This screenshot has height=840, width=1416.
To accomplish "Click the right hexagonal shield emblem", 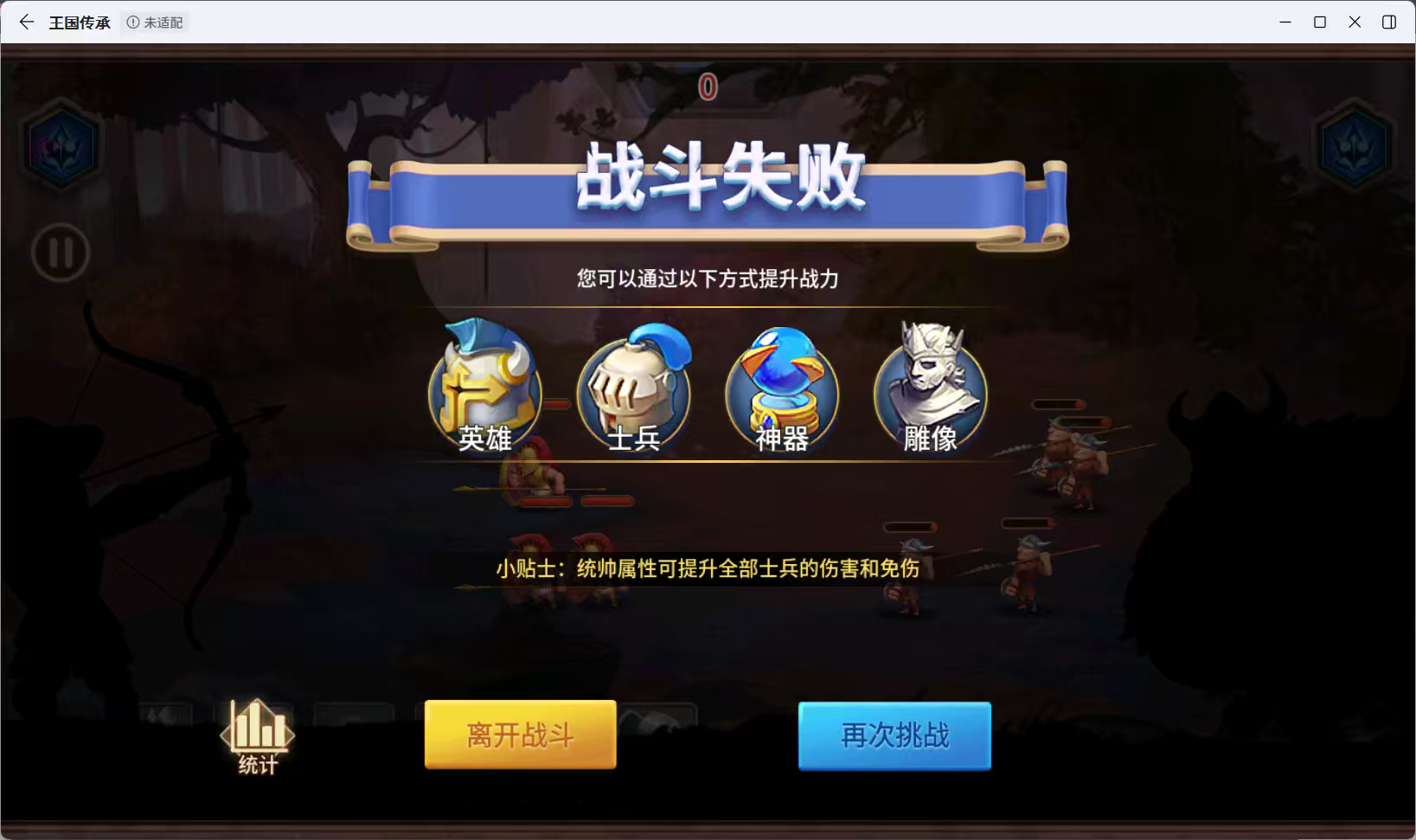I will [x=1355, y=145].
